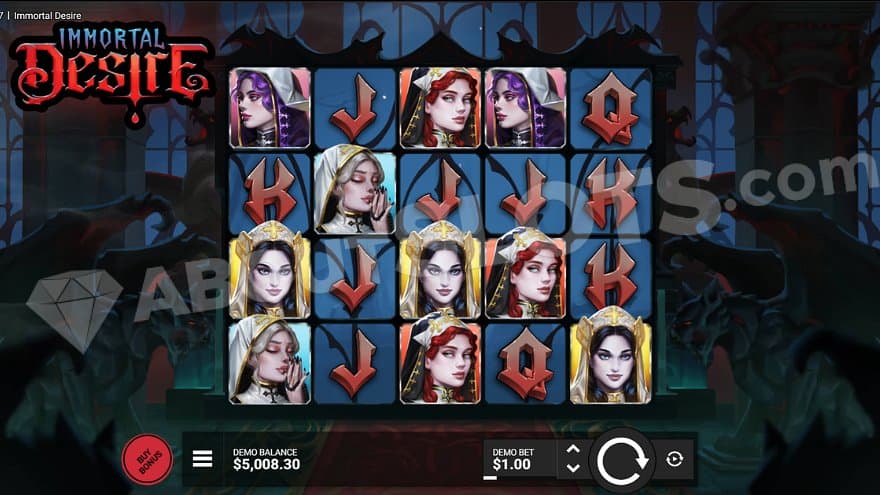Increase the demo bet with the up arrow
The height and width of the screenshot is (495, 880).
coord(573,450)
